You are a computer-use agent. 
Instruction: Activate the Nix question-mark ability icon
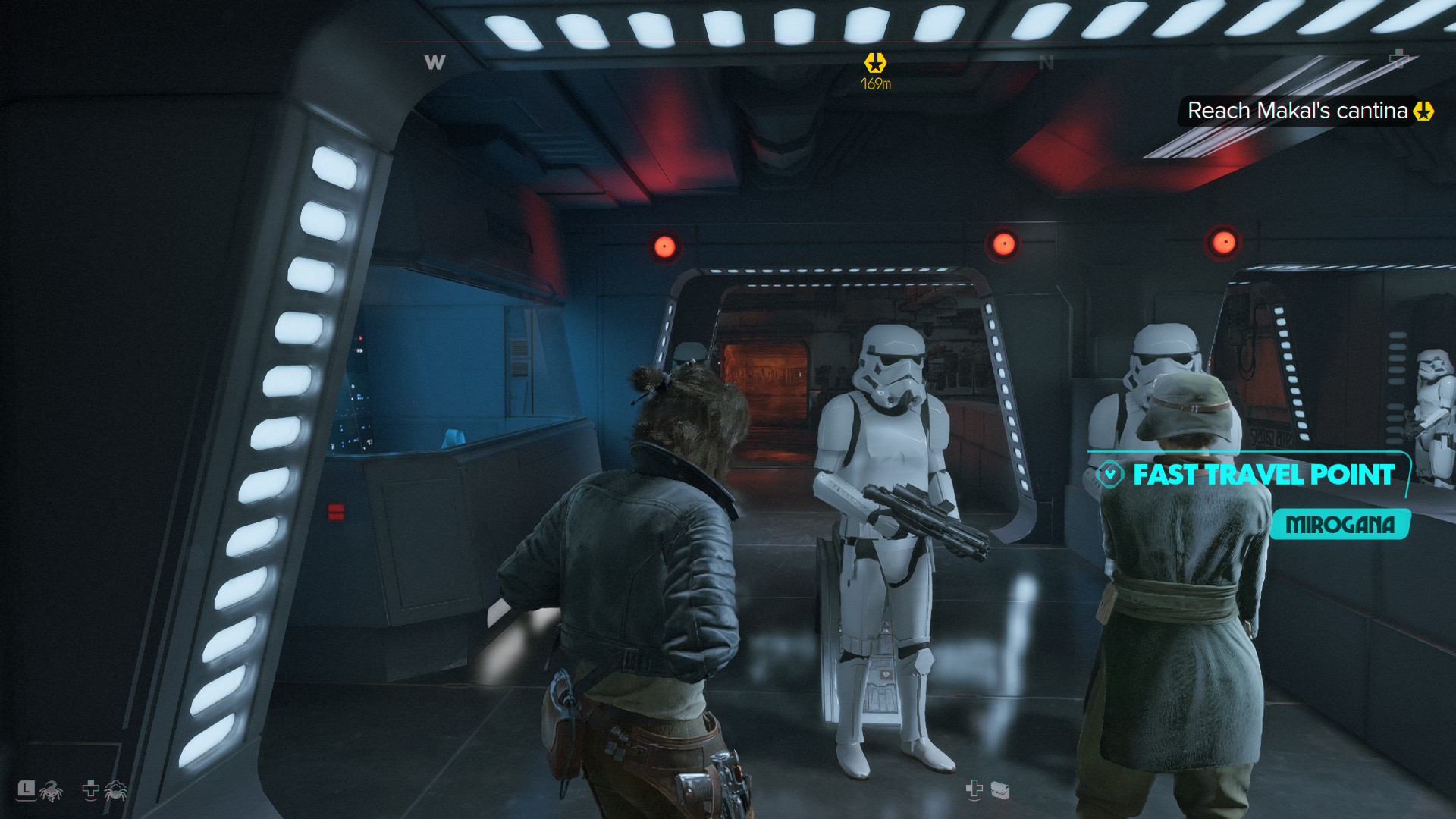[x=51, y=791]
